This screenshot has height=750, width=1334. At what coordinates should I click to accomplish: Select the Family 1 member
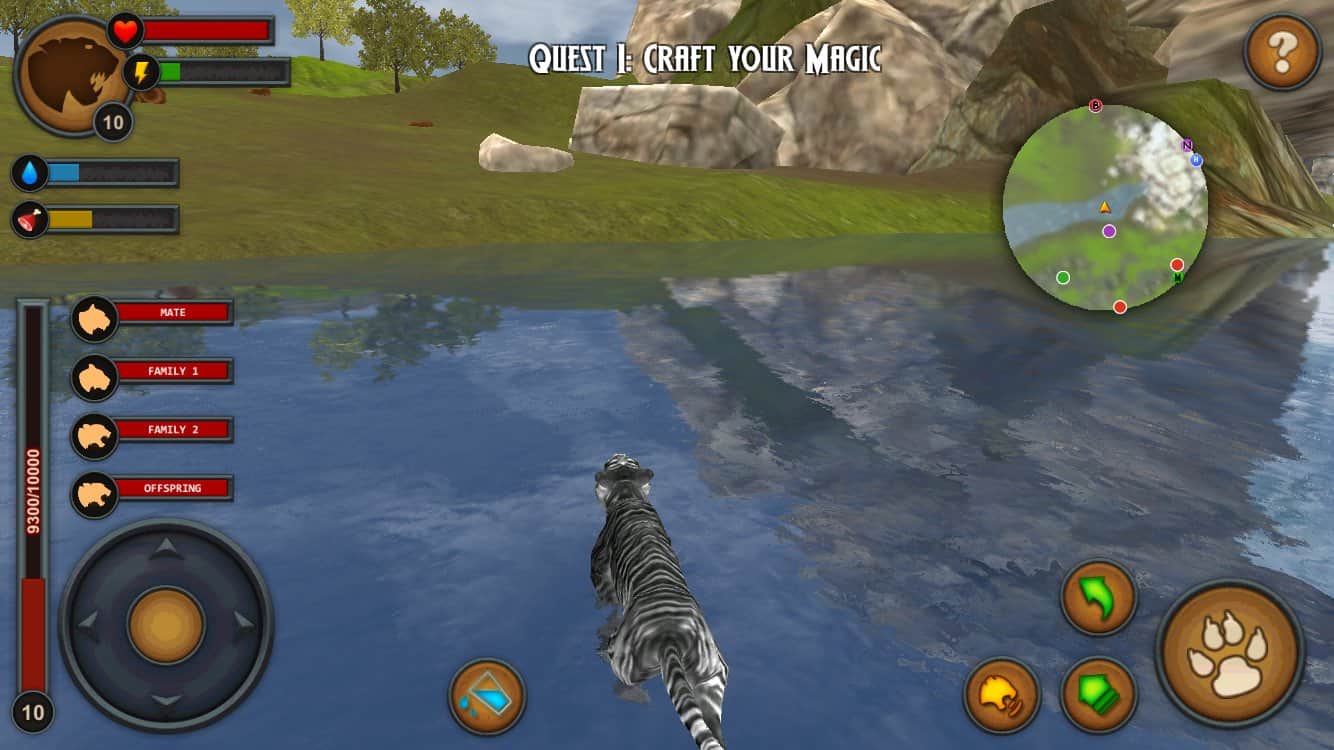(x=154, y=372)
